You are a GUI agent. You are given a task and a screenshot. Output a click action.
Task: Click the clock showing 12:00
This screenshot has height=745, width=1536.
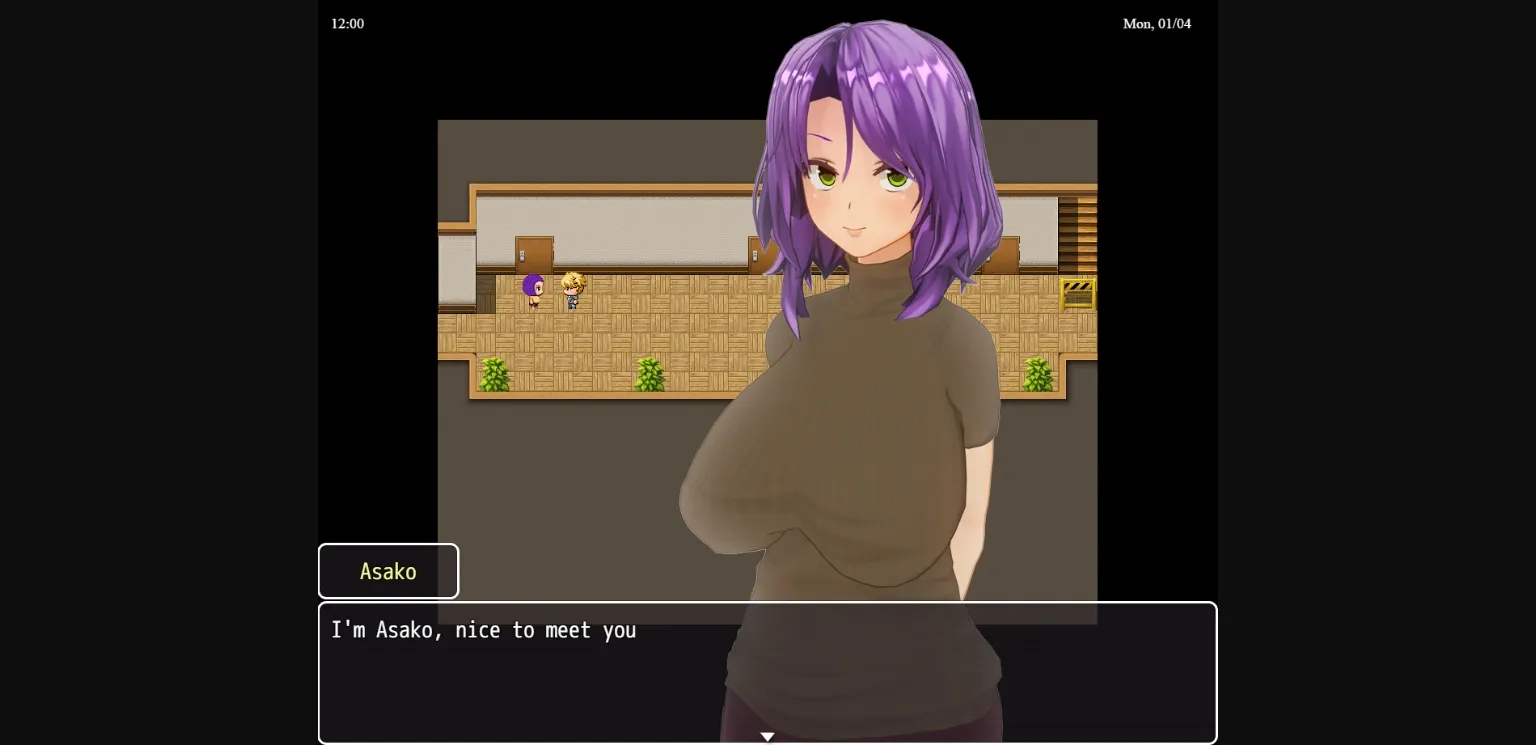coord(347,23)
